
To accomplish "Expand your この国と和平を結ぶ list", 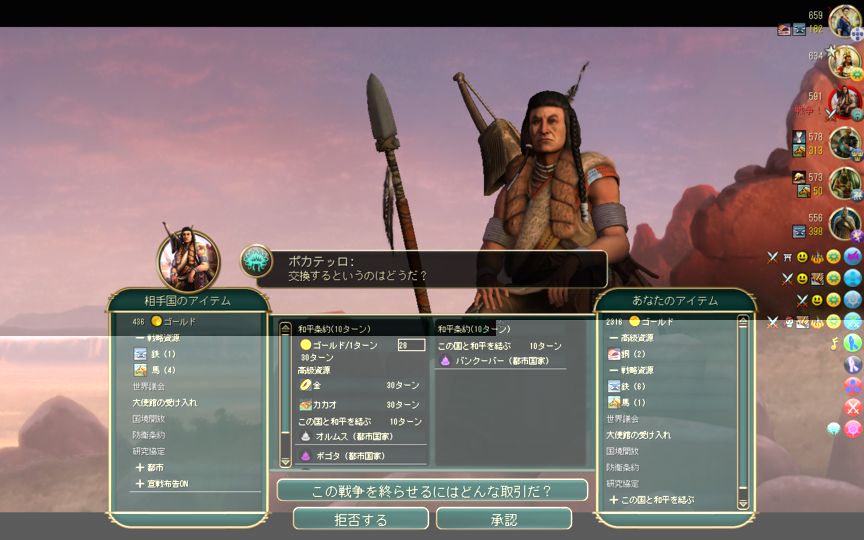I will [x=656, y=499].
